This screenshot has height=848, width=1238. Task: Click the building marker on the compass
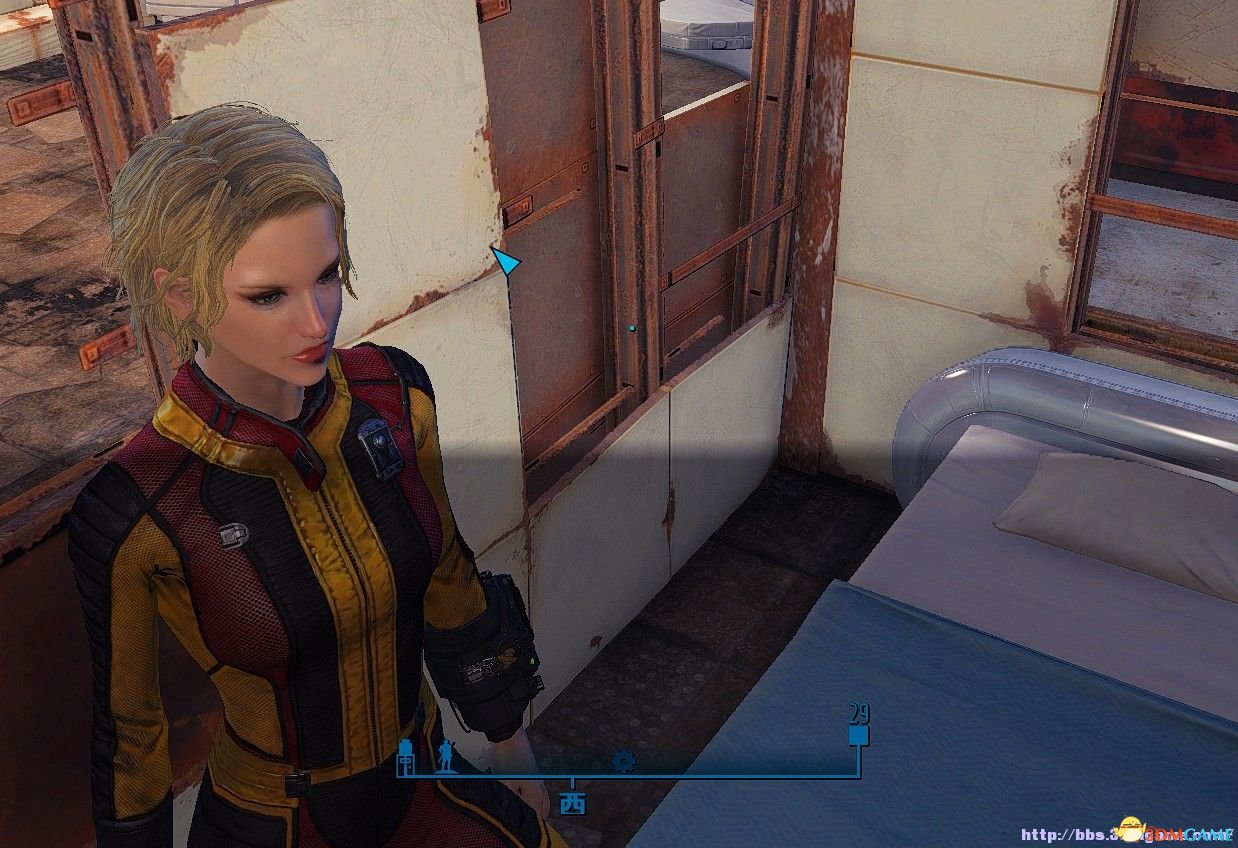pos(406,756)
